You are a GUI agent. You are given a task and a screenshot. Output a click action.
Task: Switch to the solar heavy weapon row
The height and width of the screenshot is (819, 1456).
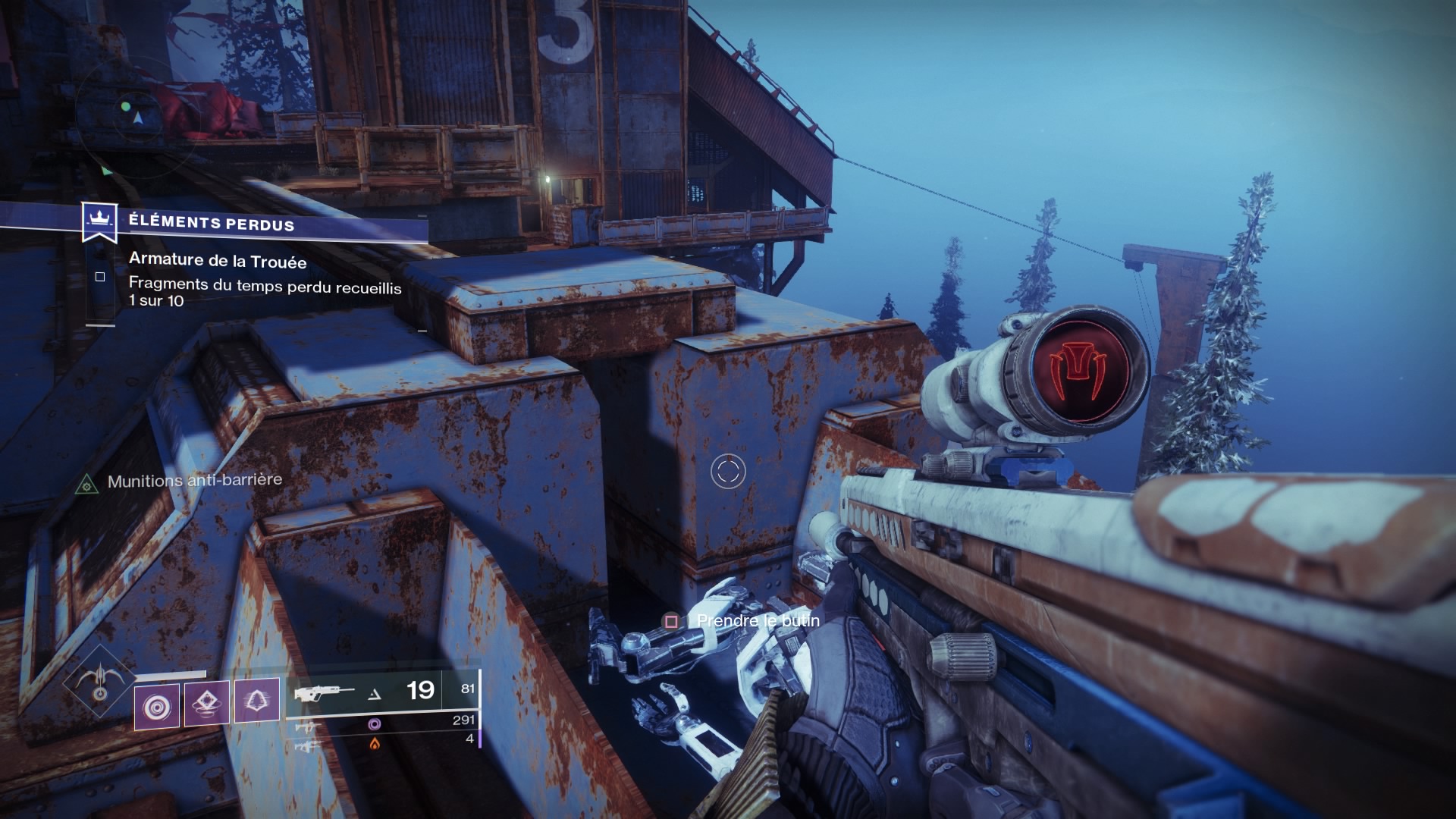pyautogui.click(x=374, y=744)
